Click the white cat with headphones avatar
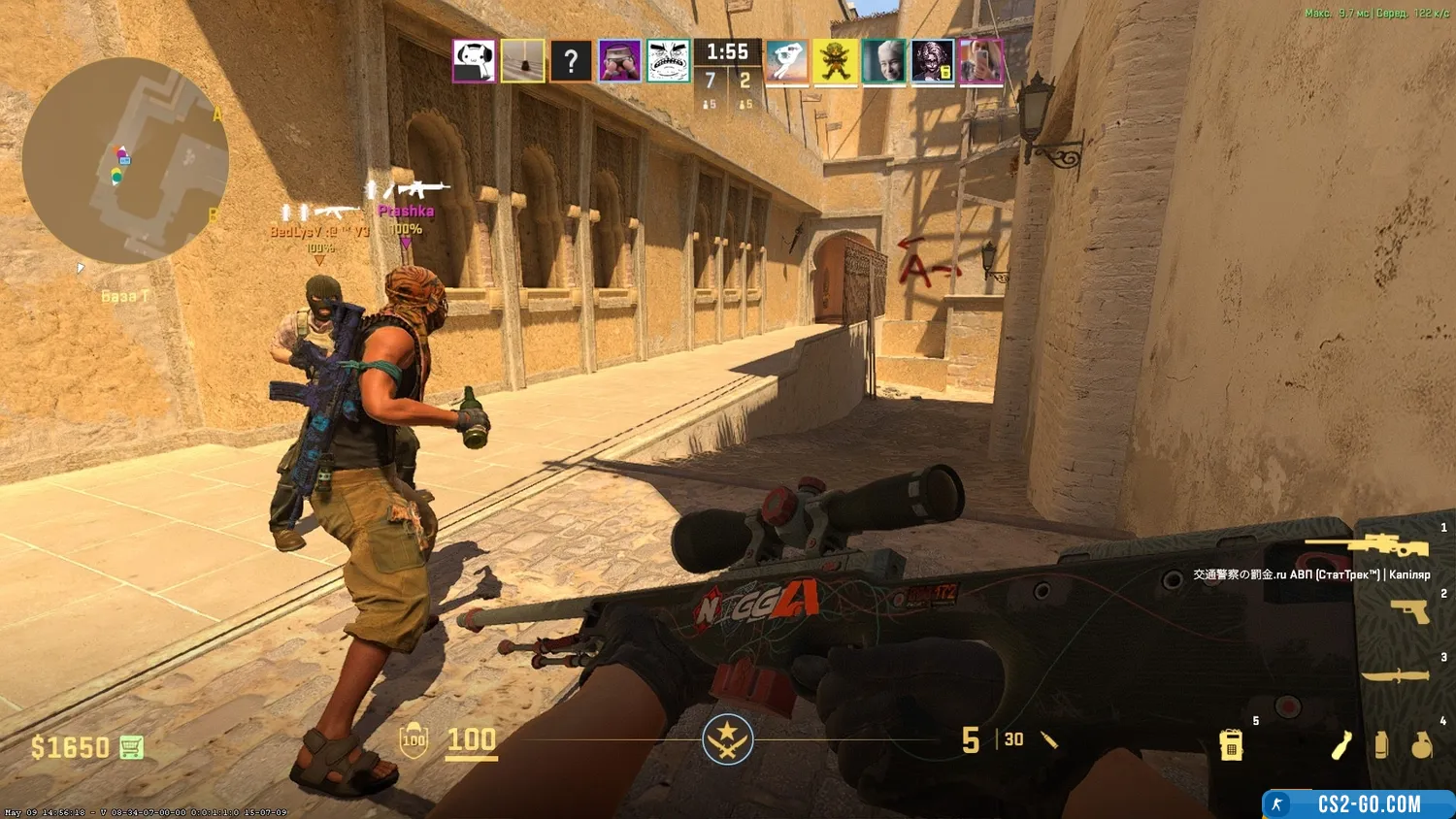The image size is (1456, 819). click(475, 61)
